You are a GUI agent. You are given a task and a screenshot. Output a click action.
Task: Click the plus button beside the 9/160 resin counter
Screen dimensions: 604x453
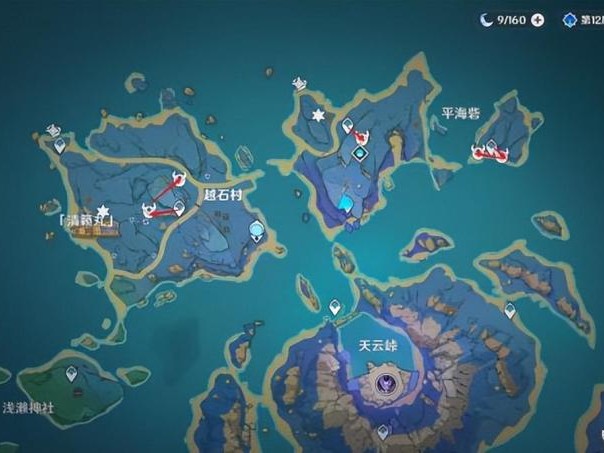point(538,20)
